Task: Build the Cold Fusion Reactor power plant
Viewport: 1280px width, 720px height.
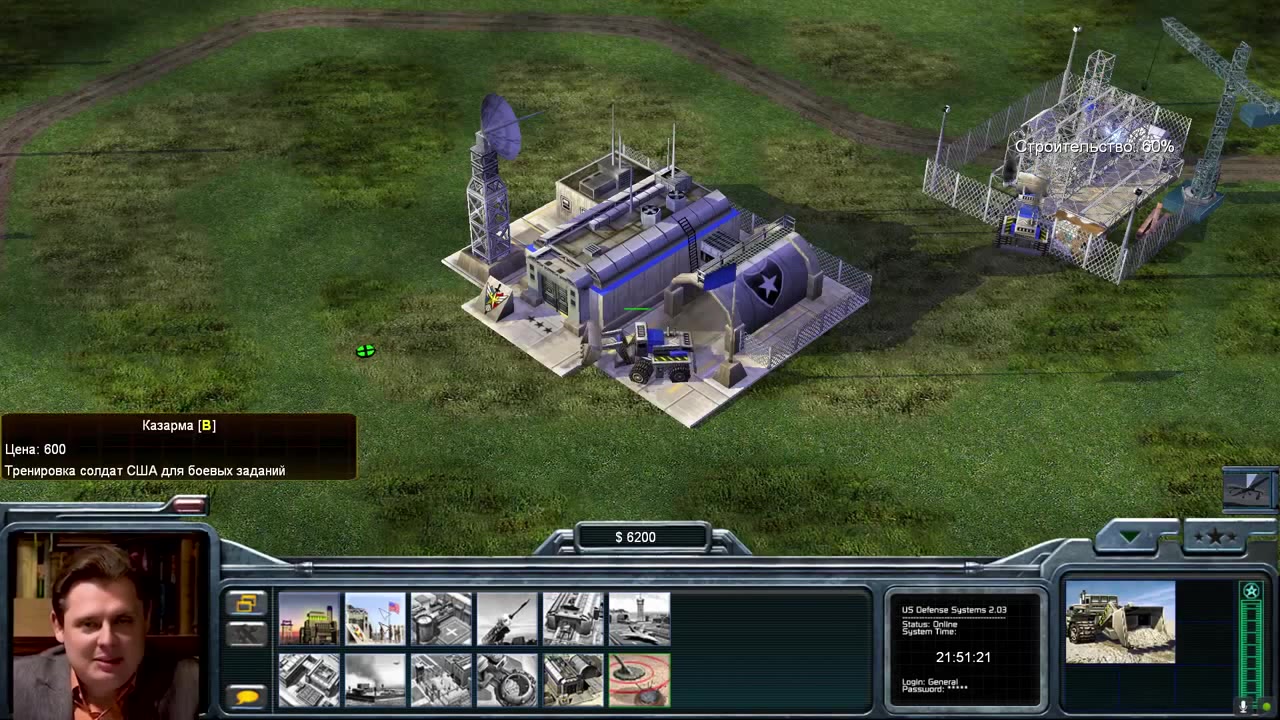Action: click(309, 619)
